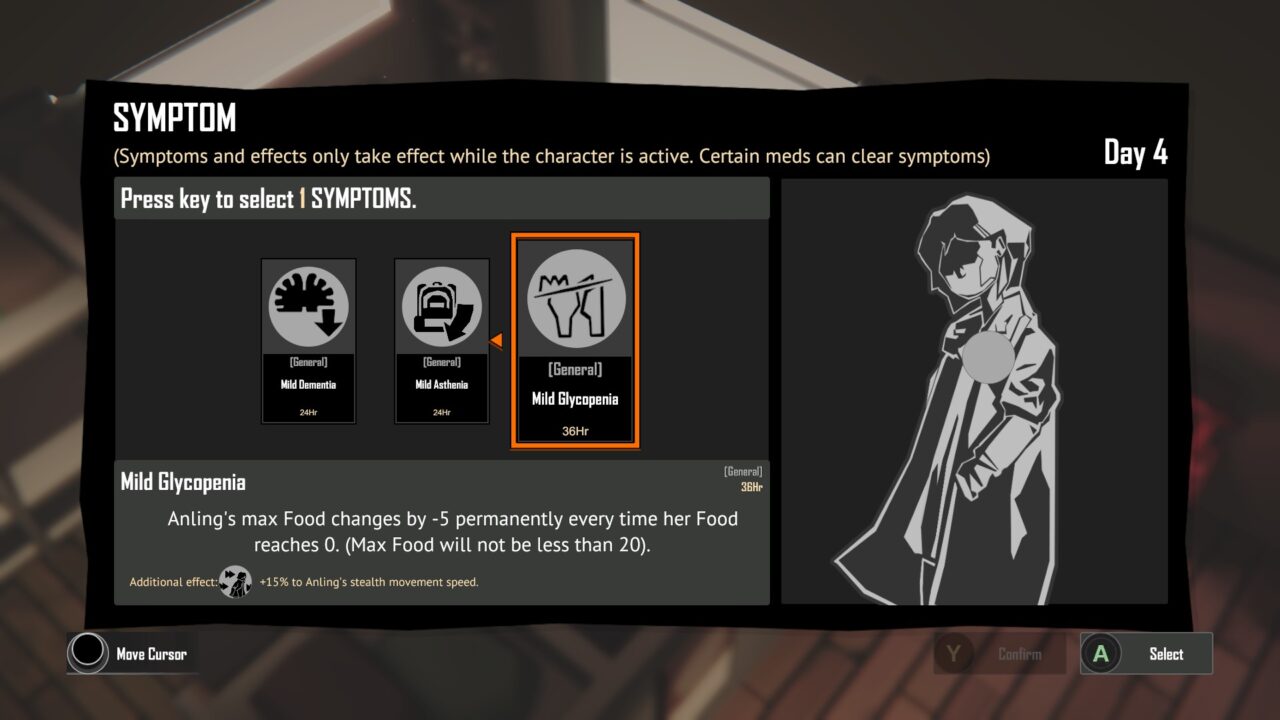Click the Day 4 label
The height and width of the screenshot is (720, 1280).
tap(1136, 154)
